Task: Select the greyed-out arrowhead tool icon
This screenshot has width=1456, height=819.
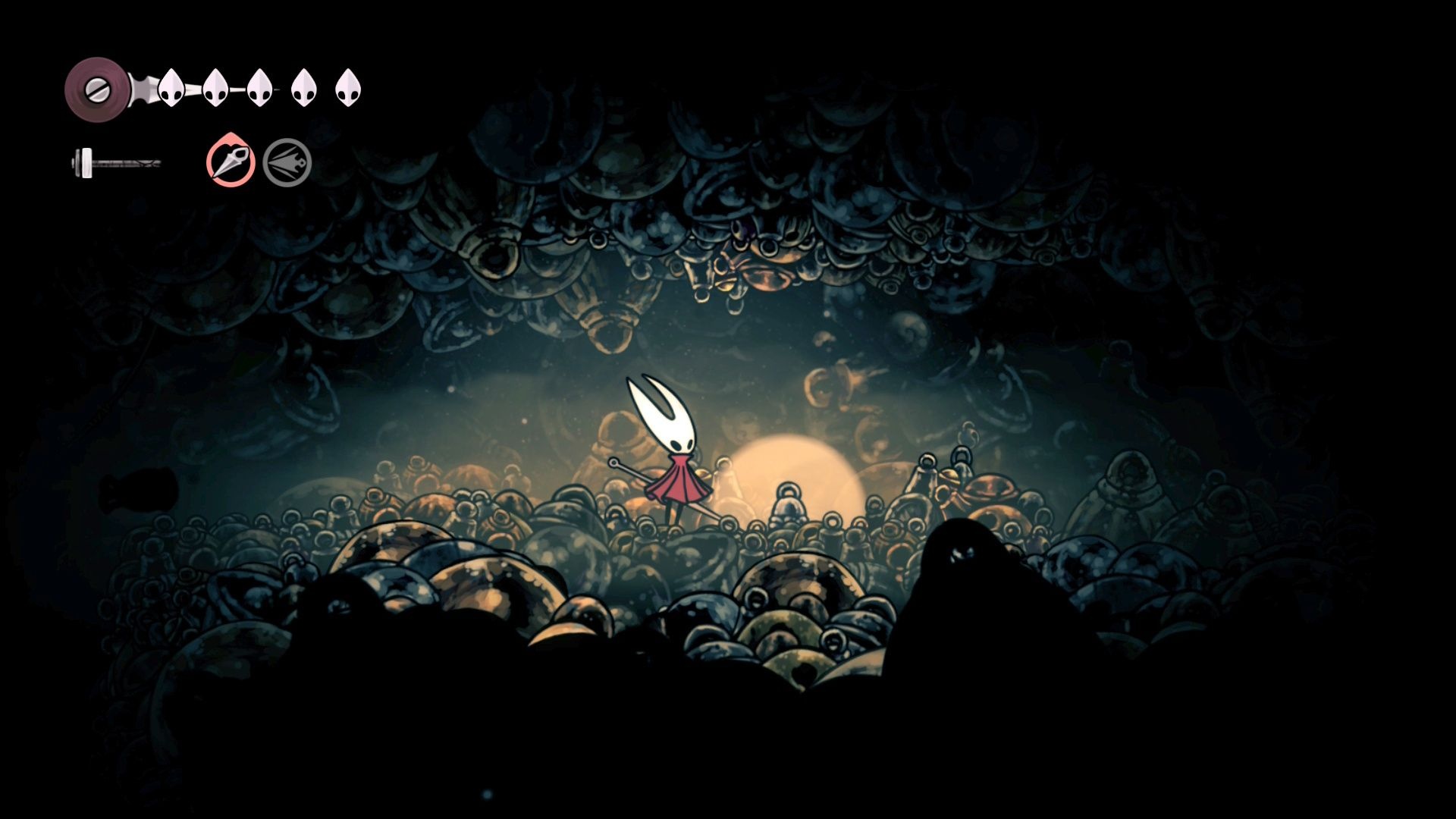Action: coord(287,162)
